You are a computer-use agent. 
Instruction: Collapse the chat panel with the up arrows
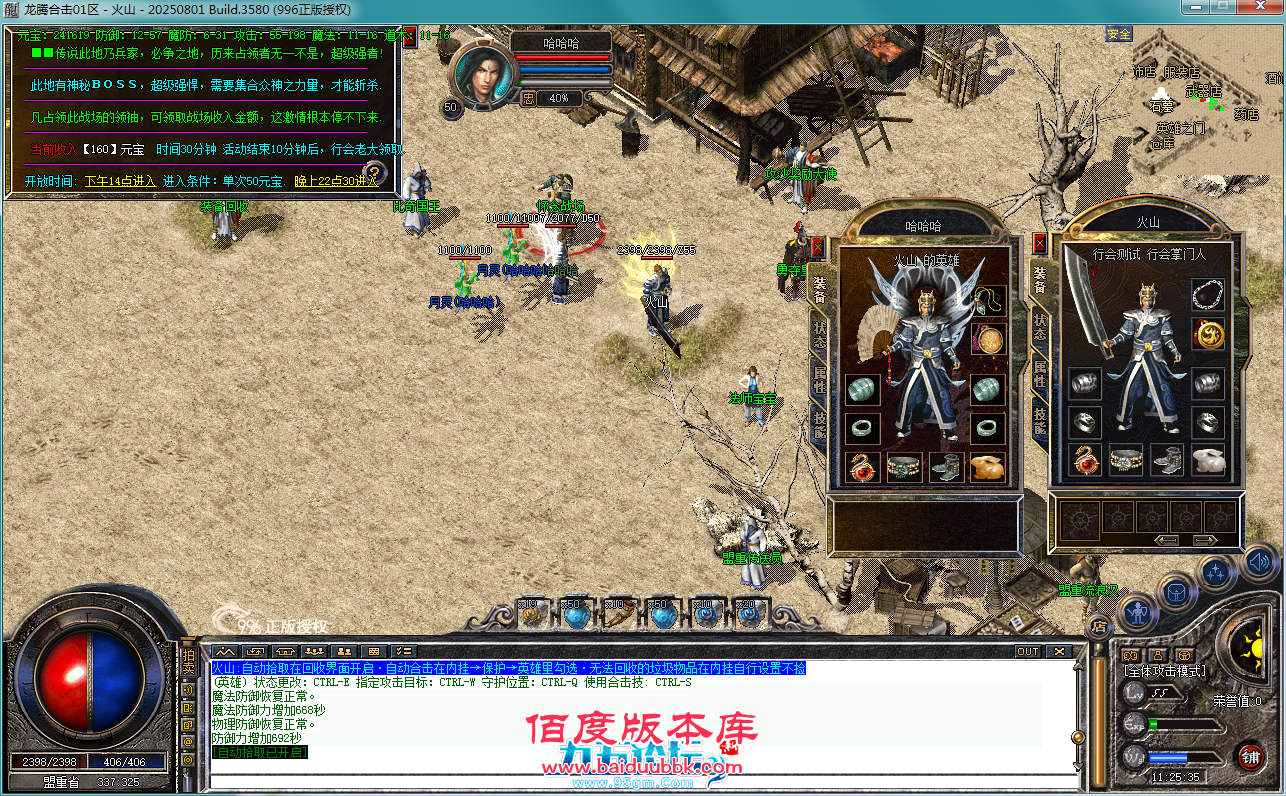[224, 650]
